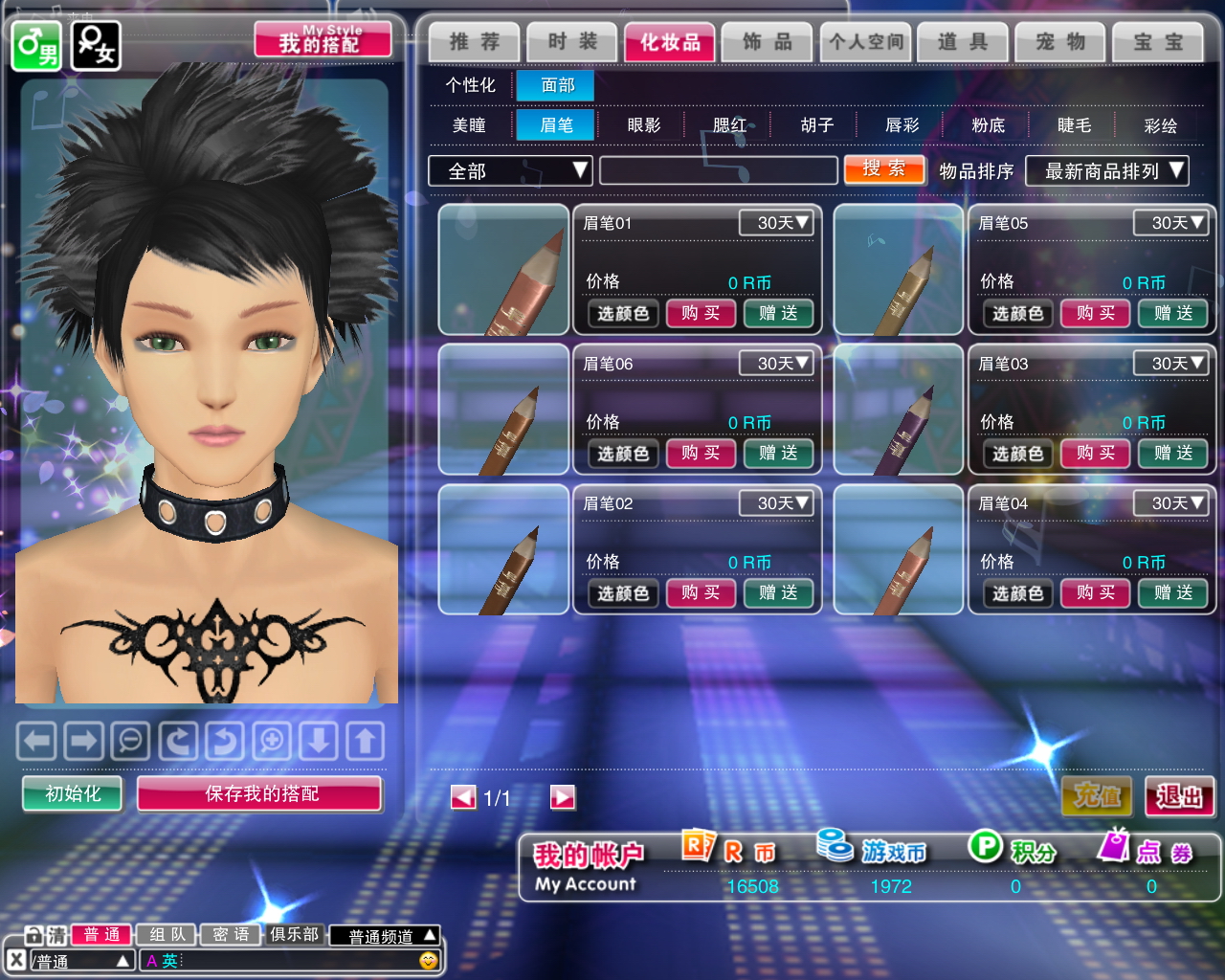Select the 眉笔02 pencil thumbnail
The image size is (1225, 980).
coord(503,549)
